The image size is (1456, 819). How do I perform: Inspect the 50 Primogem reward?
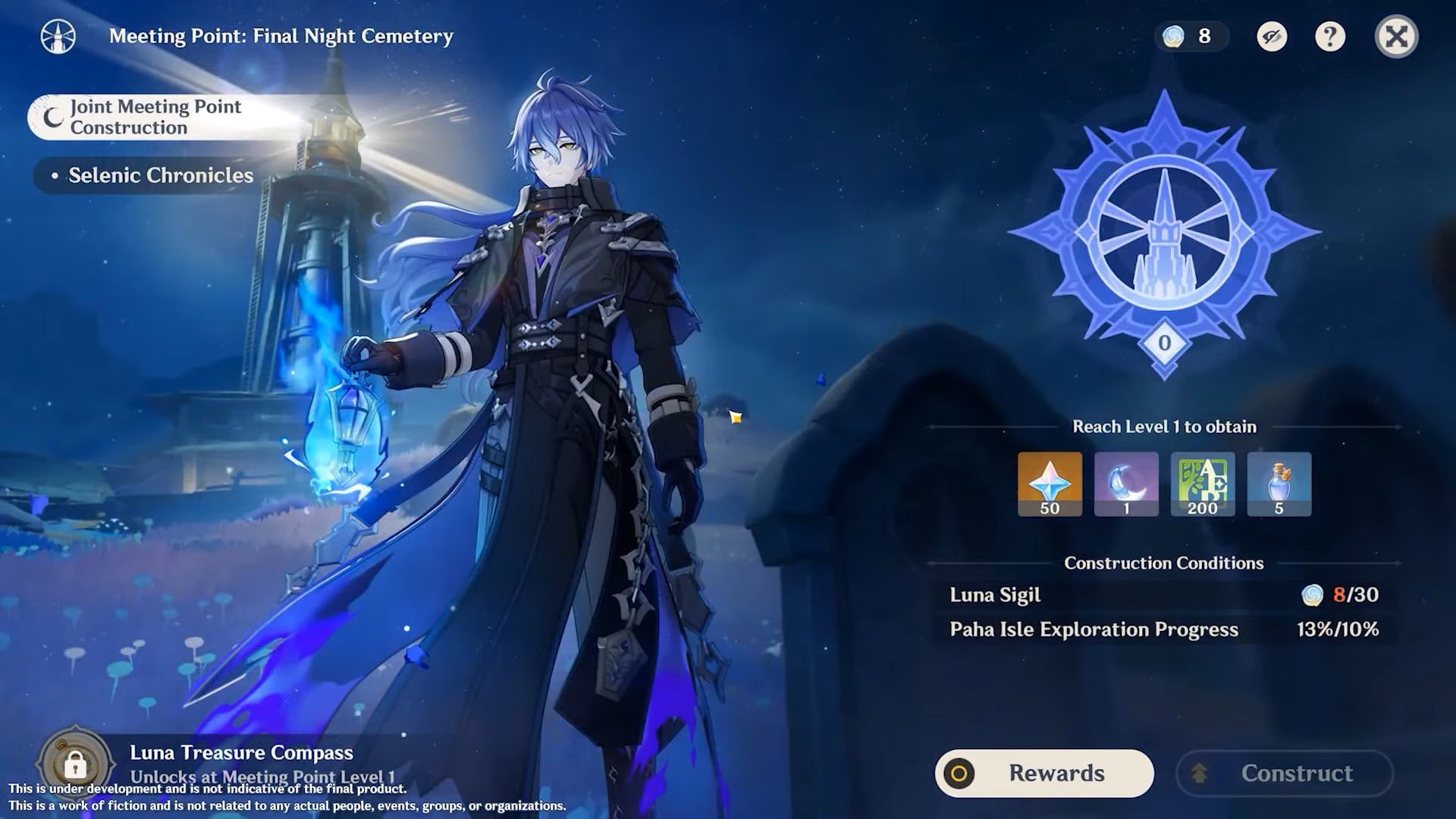tap(1050, 484)
